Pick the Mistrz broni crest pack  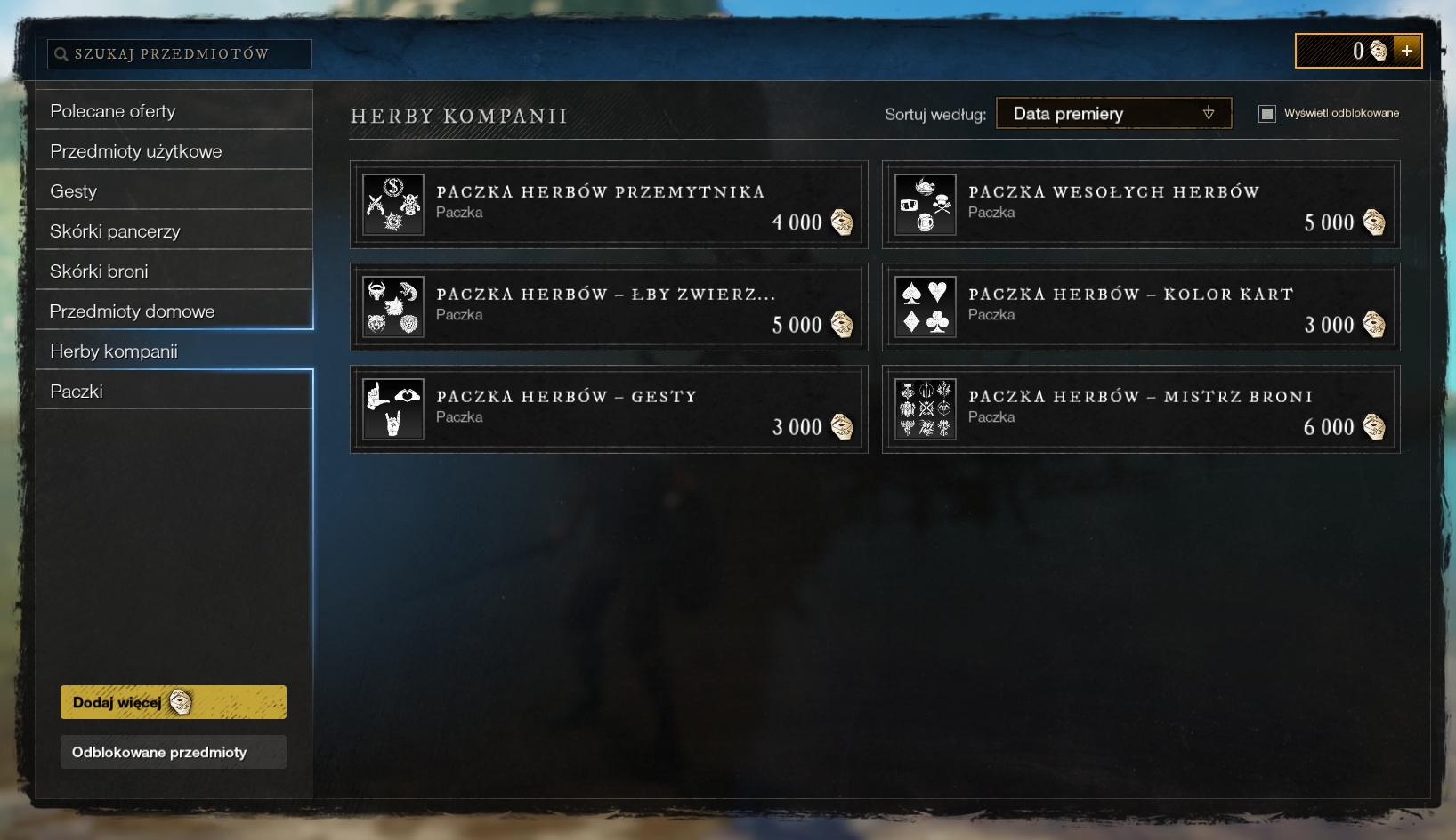(1140, 409)
